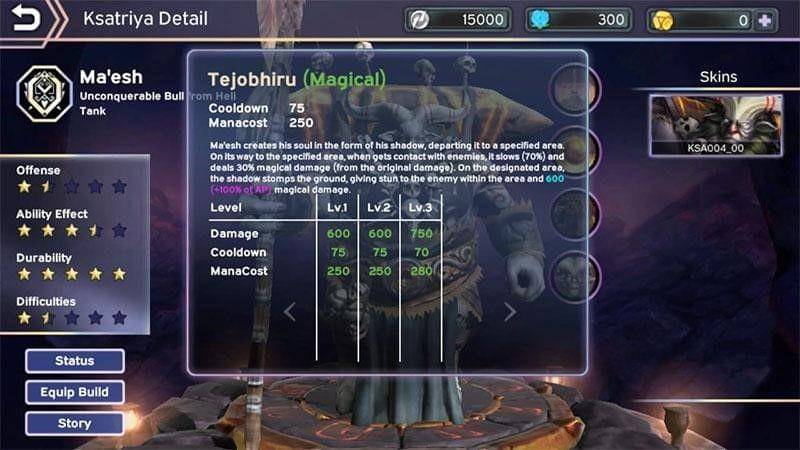800x450 pixels.
Task: Open Equip Build for Ma'esh
Action: (x=75, y=392)
